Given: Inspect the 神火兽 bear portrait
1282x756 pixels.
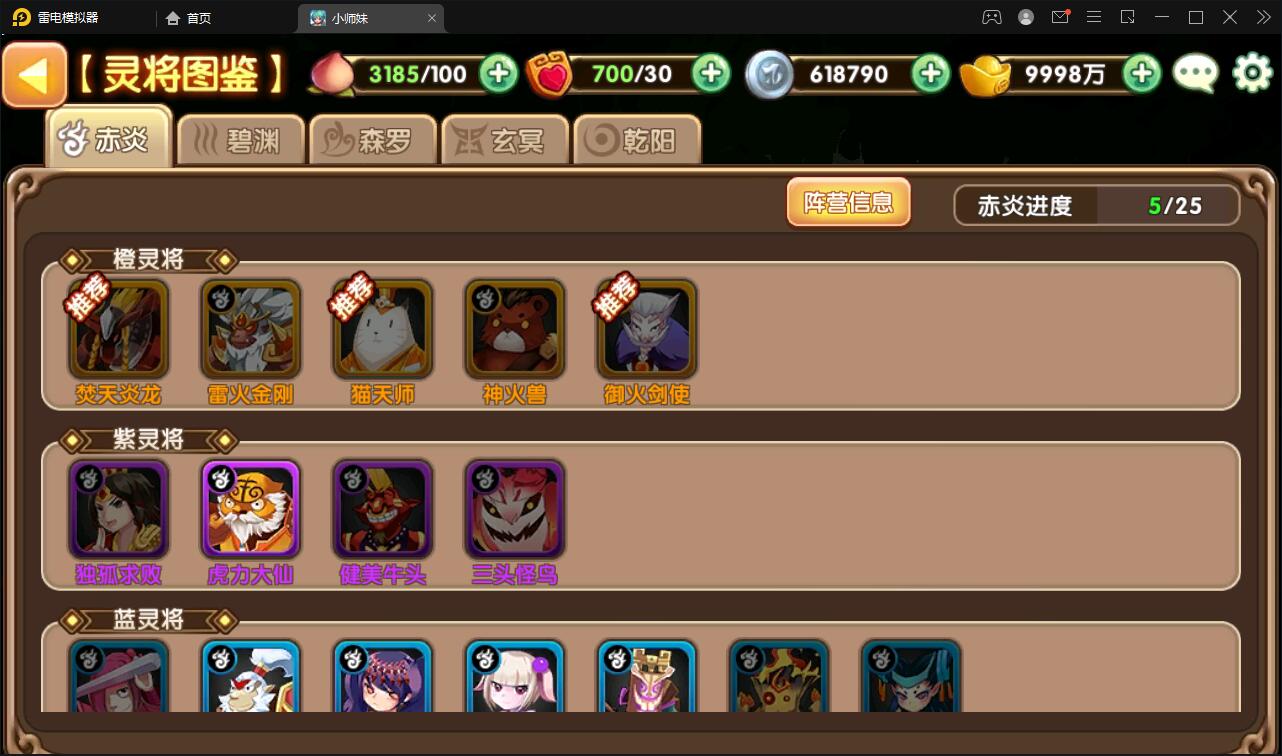Looking at the screenshot, I should [514, 330].
